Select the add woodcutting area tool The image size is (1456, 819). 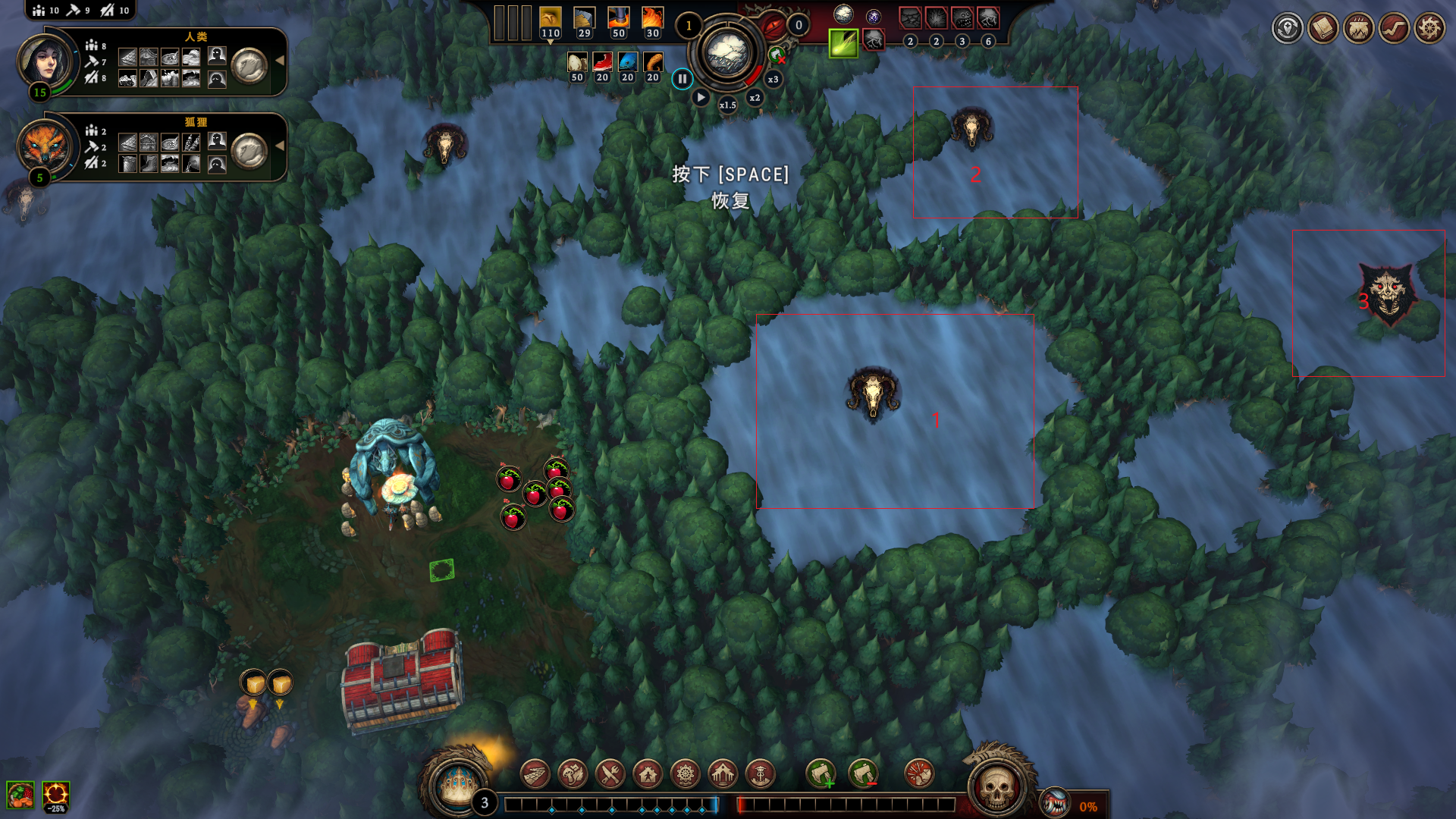pos(821,774)
